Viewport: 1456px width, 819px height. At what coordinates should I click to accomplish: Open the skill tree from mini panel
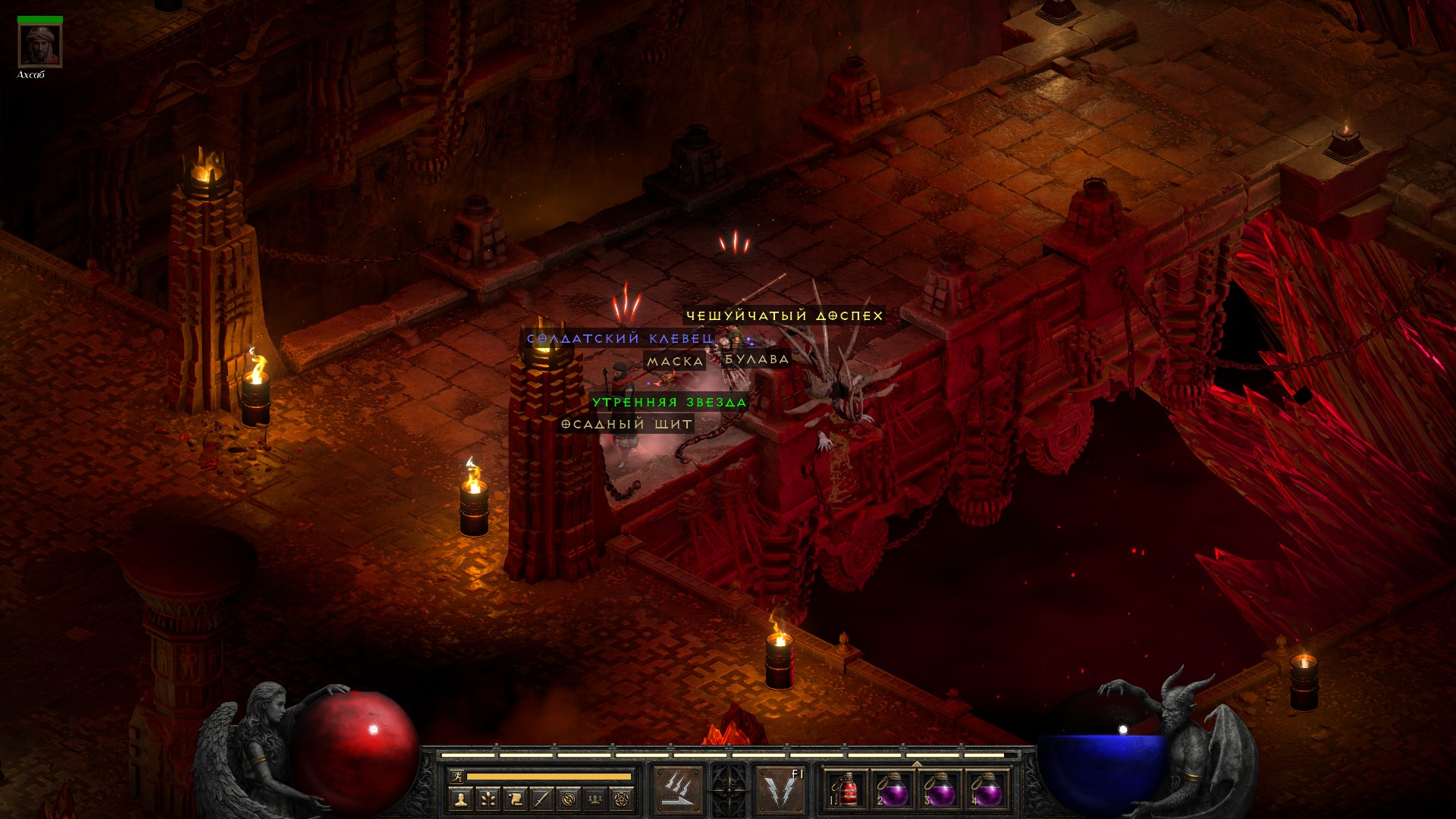tap(487, 799)
